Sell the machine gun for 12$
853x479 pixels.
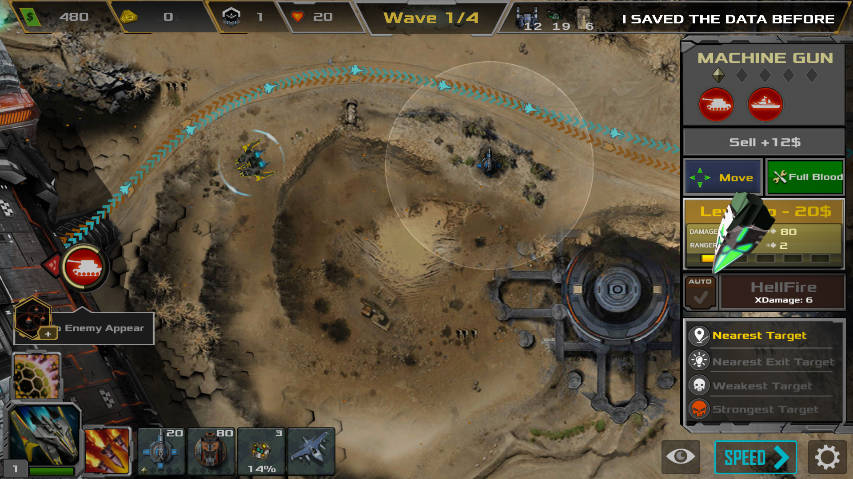pos(764,141)
